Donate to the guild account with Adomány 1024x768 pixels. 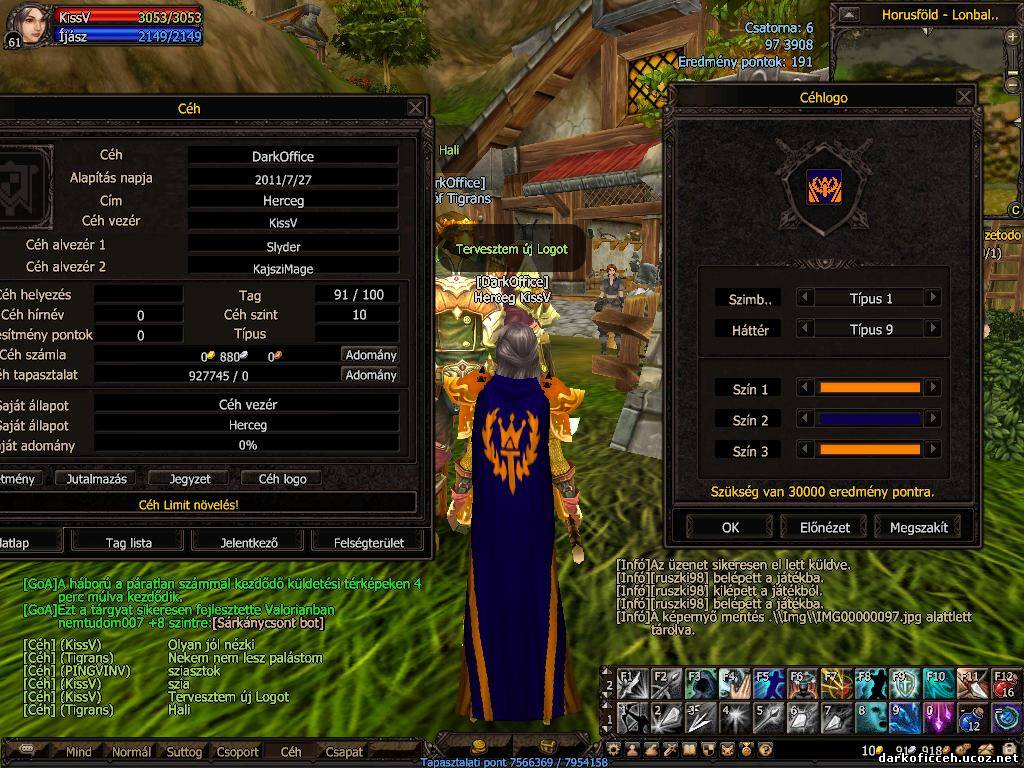point(370,355)
